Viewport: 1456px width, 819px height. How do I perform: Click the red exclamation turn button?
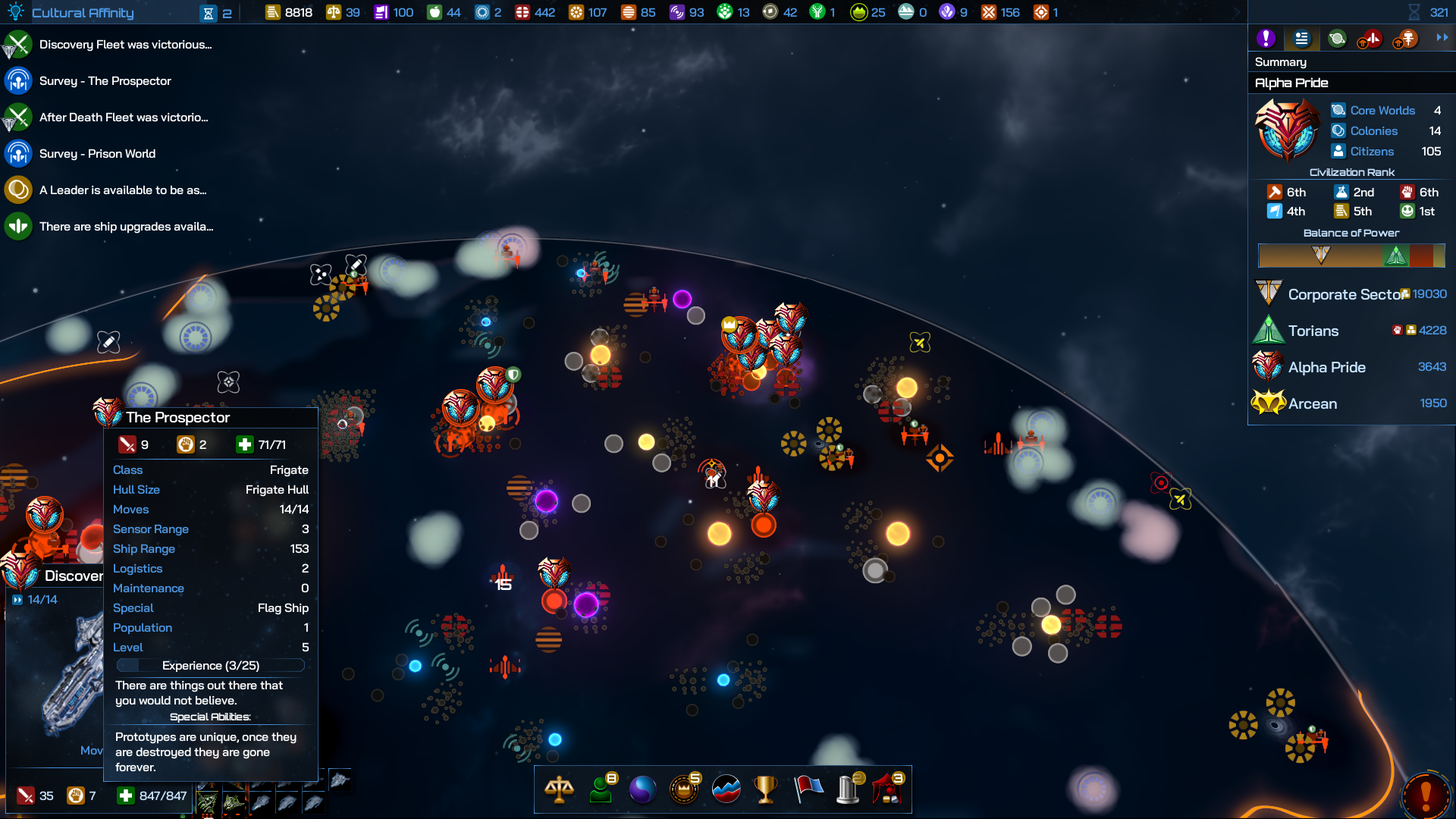pyautogui.click(x=1426, y=794)
